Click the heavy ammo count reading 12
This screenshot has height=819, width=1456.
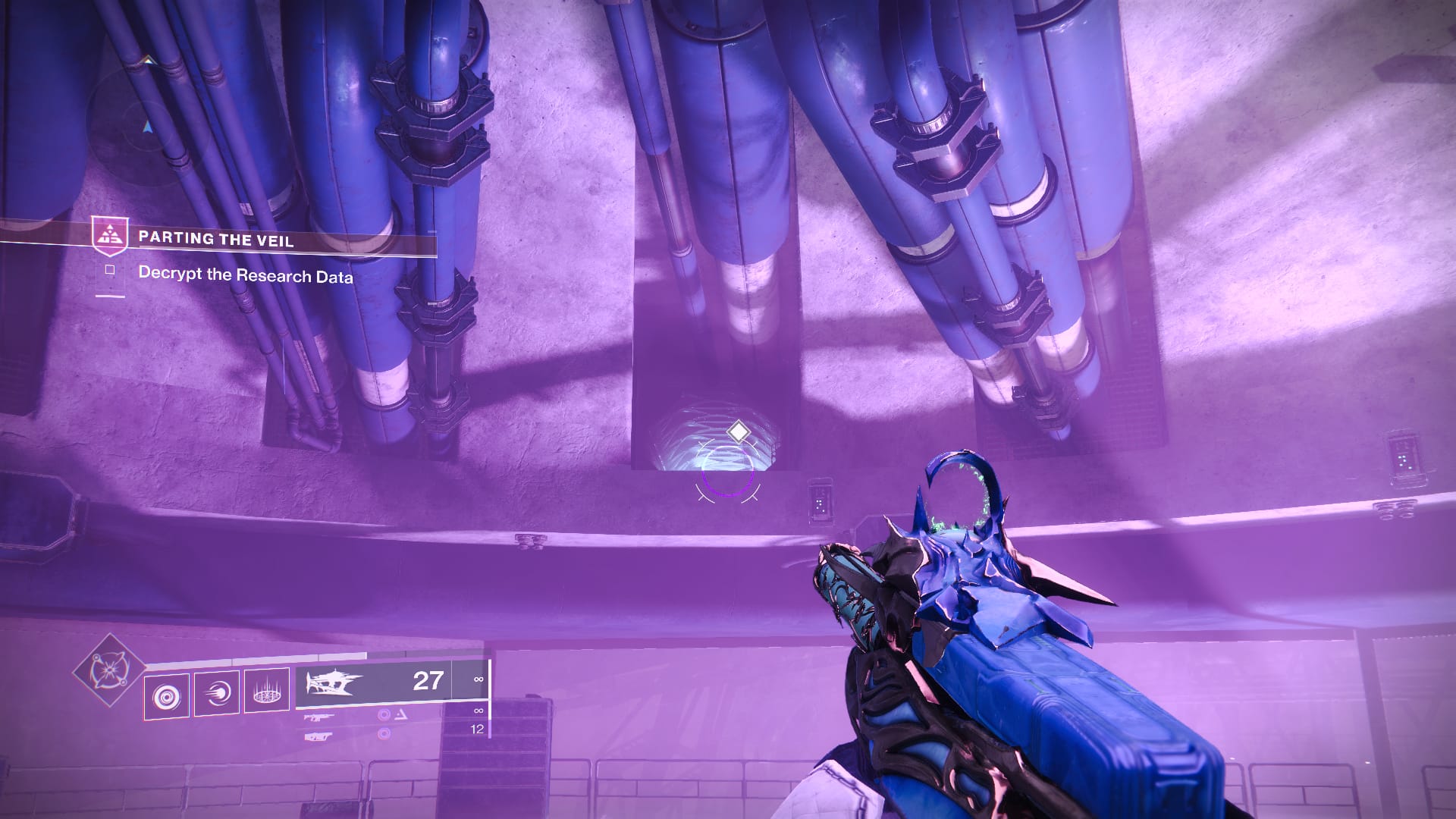[x=476, y=730]
